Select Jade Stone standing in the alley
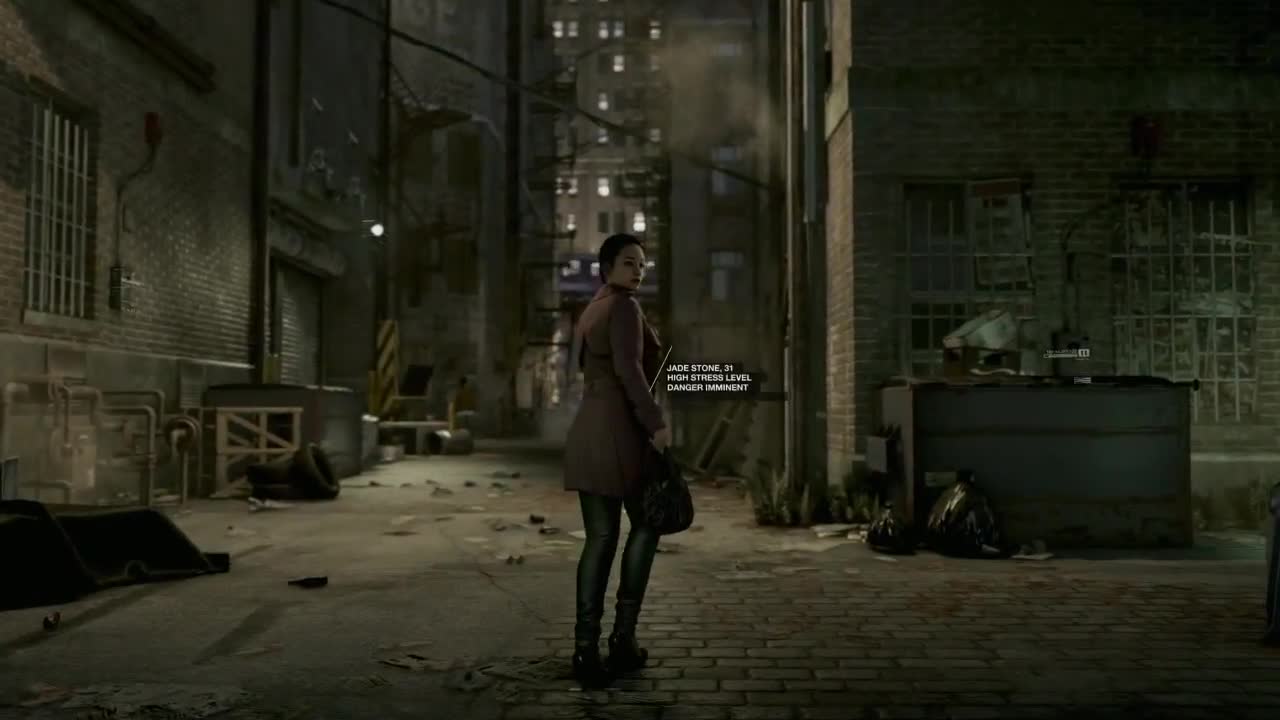The width and height of the screenshot is (1280, 720). [615, 420]
